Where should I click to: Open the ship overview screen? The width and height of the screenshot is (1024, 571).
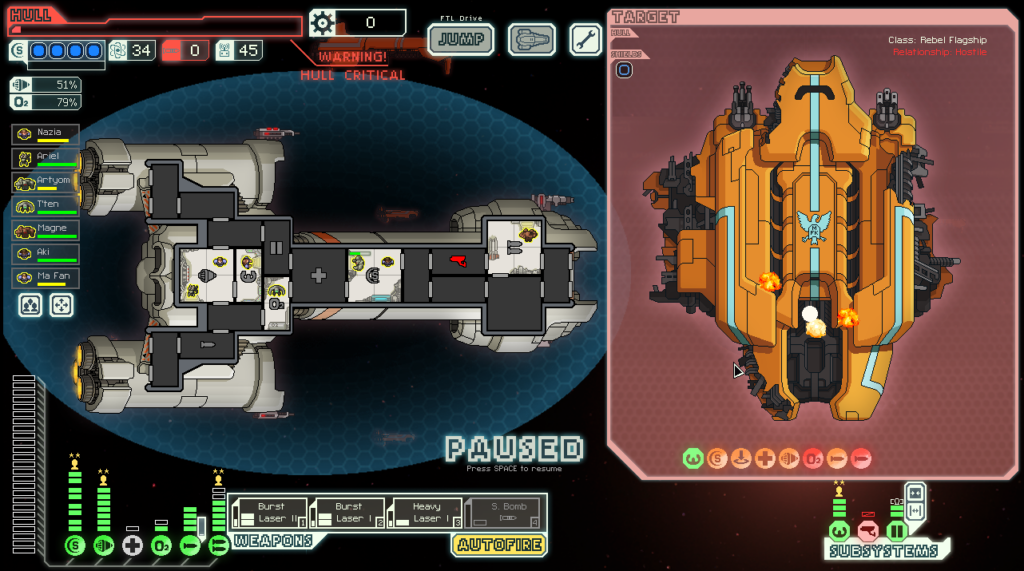(x=532, y=40)
